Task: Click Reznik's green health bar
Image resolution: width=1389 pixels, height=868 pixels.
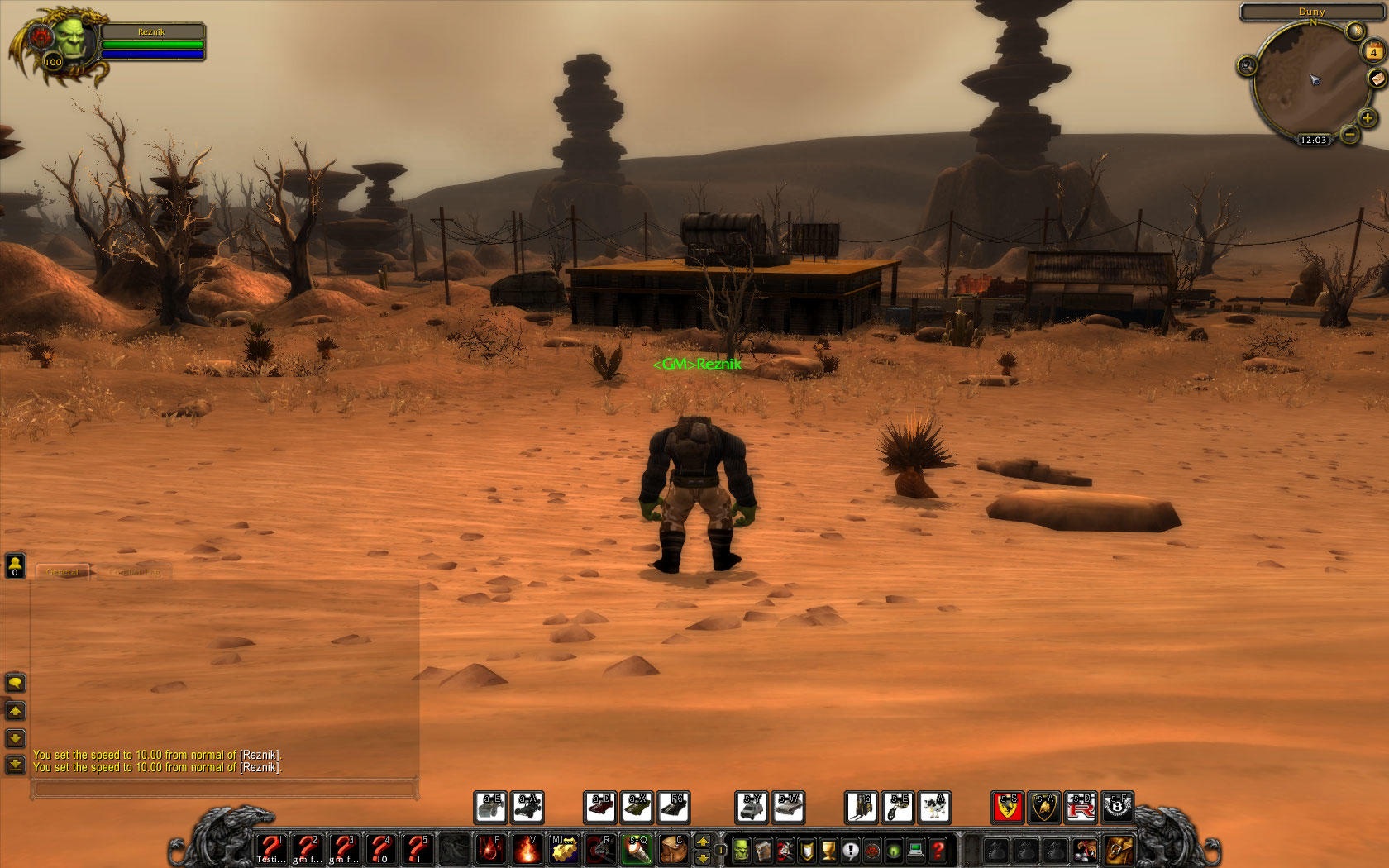Action: [153, 43]
